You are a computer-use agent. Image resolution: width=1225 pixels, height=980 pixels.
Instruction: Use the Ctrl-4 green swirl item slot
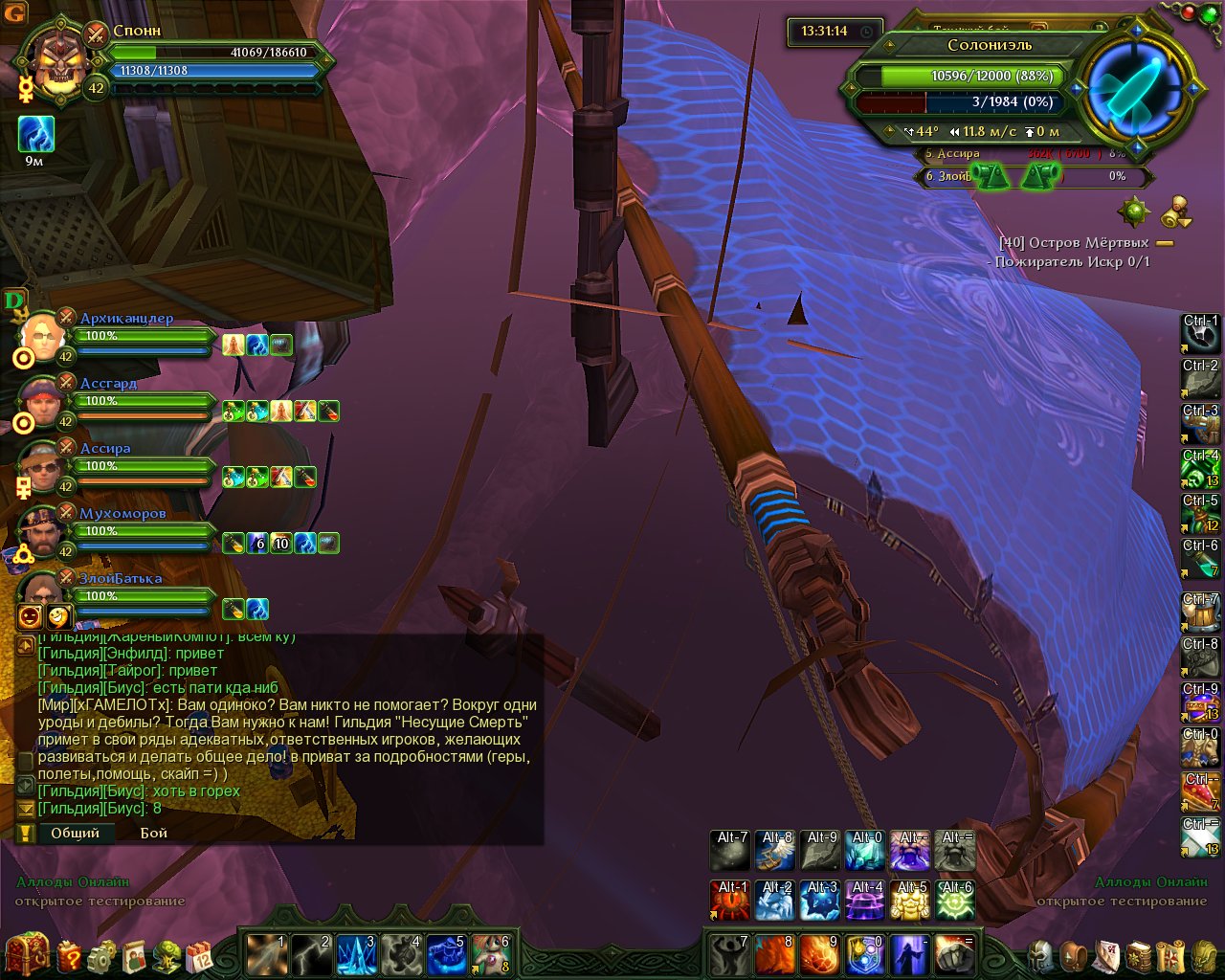point(1201,469)
